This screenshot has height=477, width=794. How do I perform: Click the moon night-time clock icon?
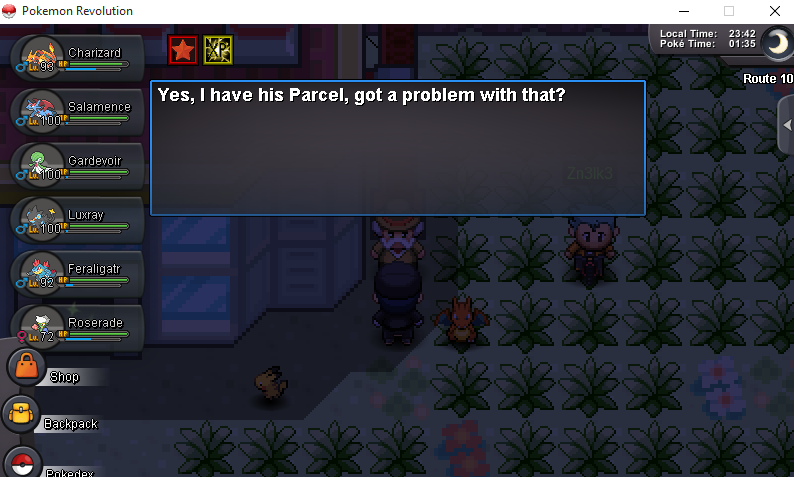pos(777,41)
